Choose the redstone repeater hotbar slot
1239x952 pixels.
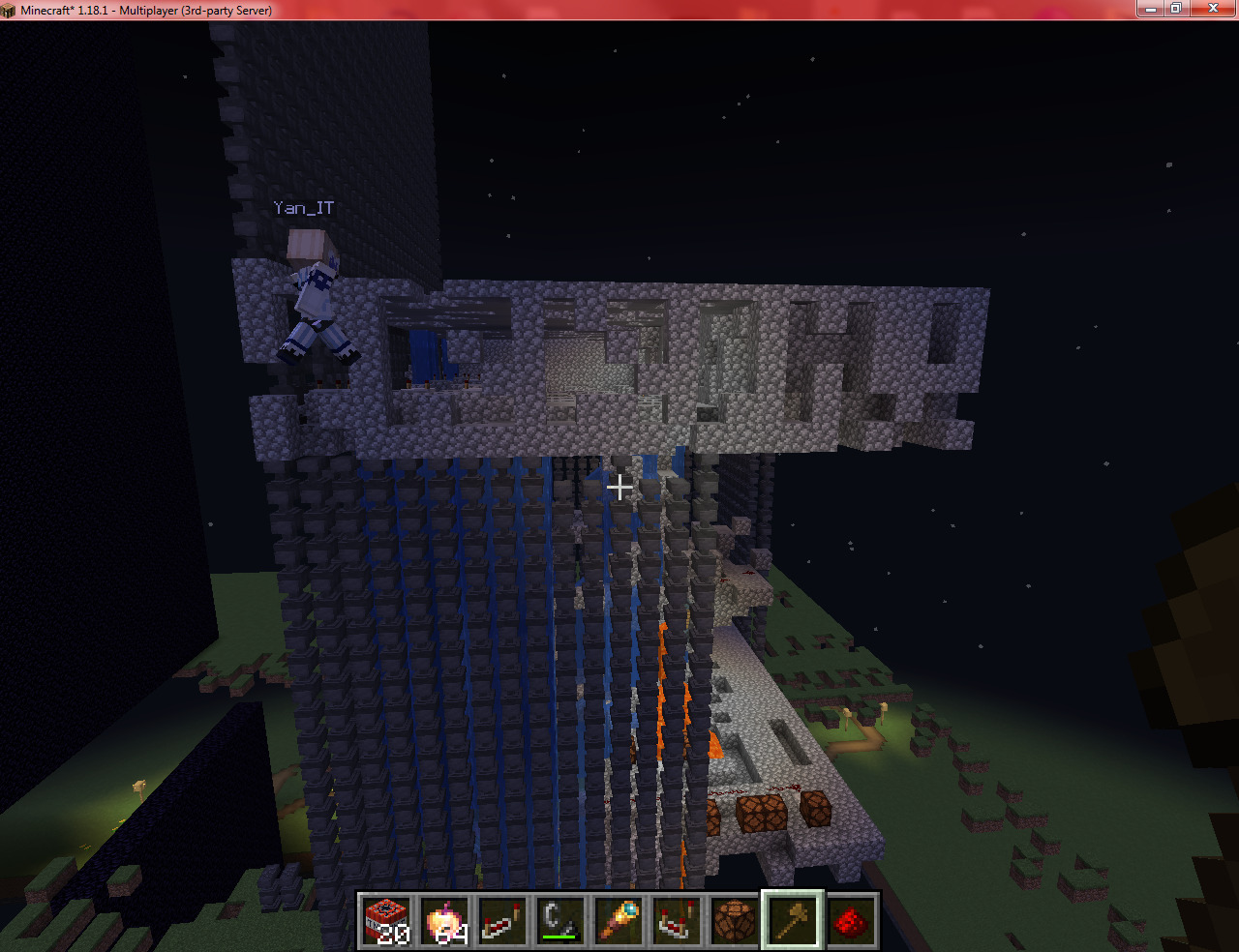503,920
